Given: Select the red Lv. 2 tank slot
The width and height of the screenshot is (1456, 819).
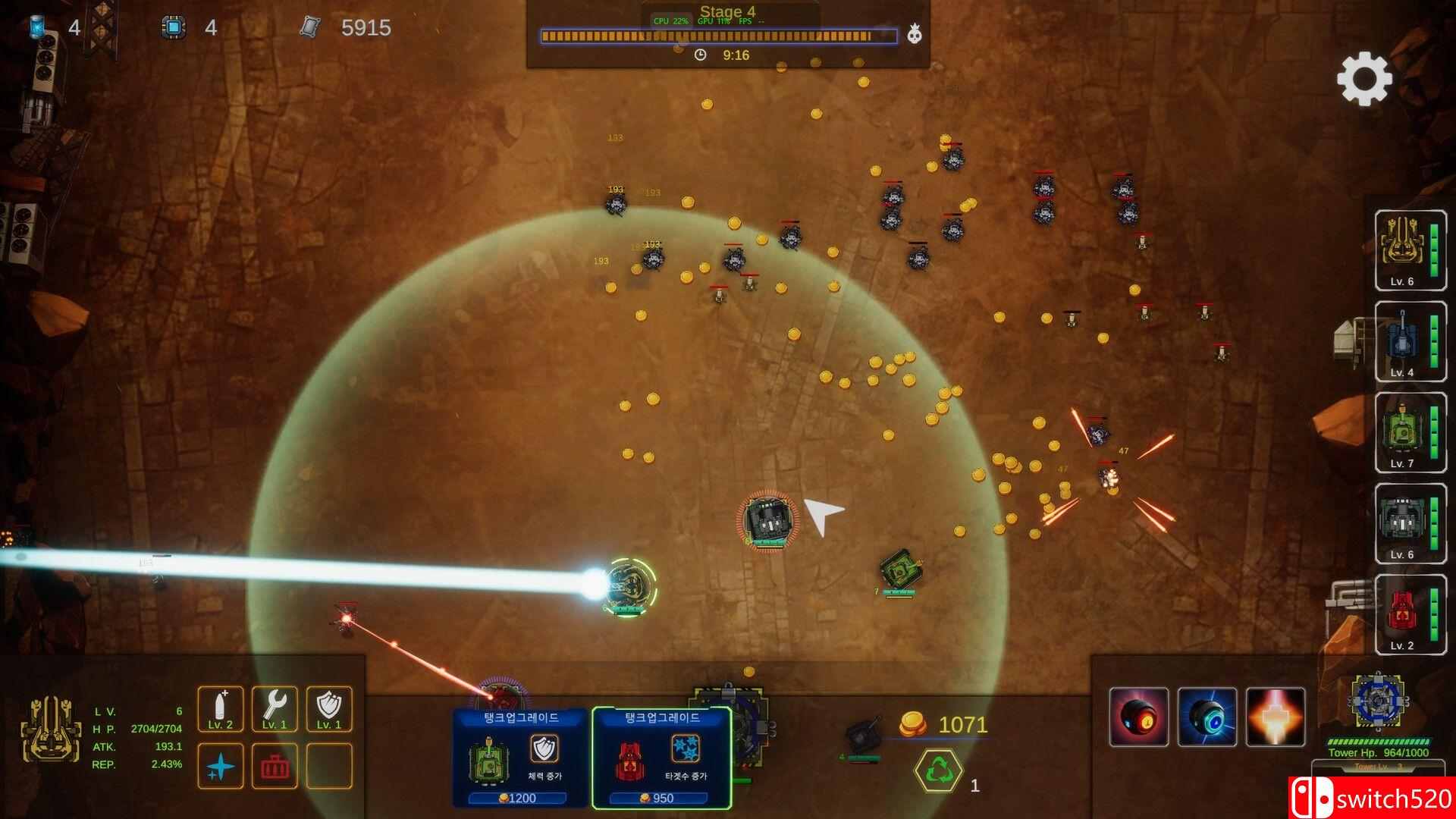Looking at the screenshot, I should pyautogui.click(x=1410, y=614).
